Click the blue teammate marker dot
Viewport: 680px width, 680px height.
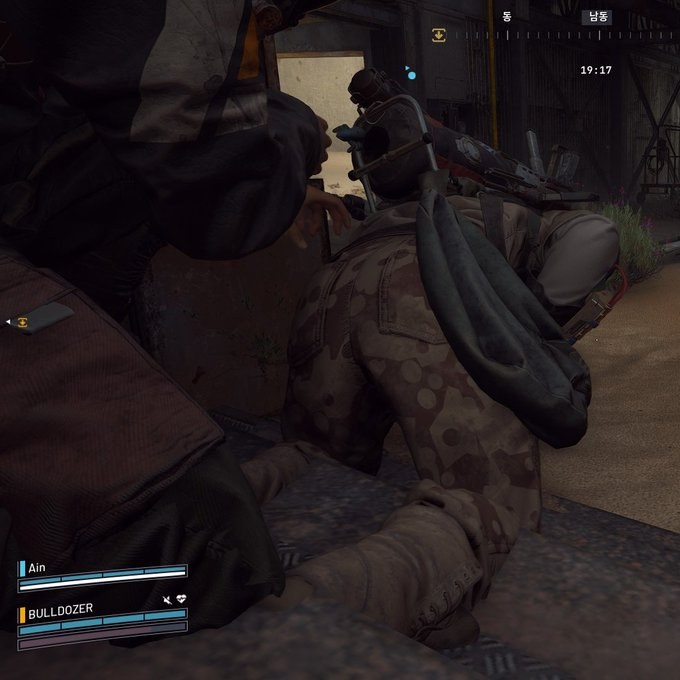tap(411, 75)
